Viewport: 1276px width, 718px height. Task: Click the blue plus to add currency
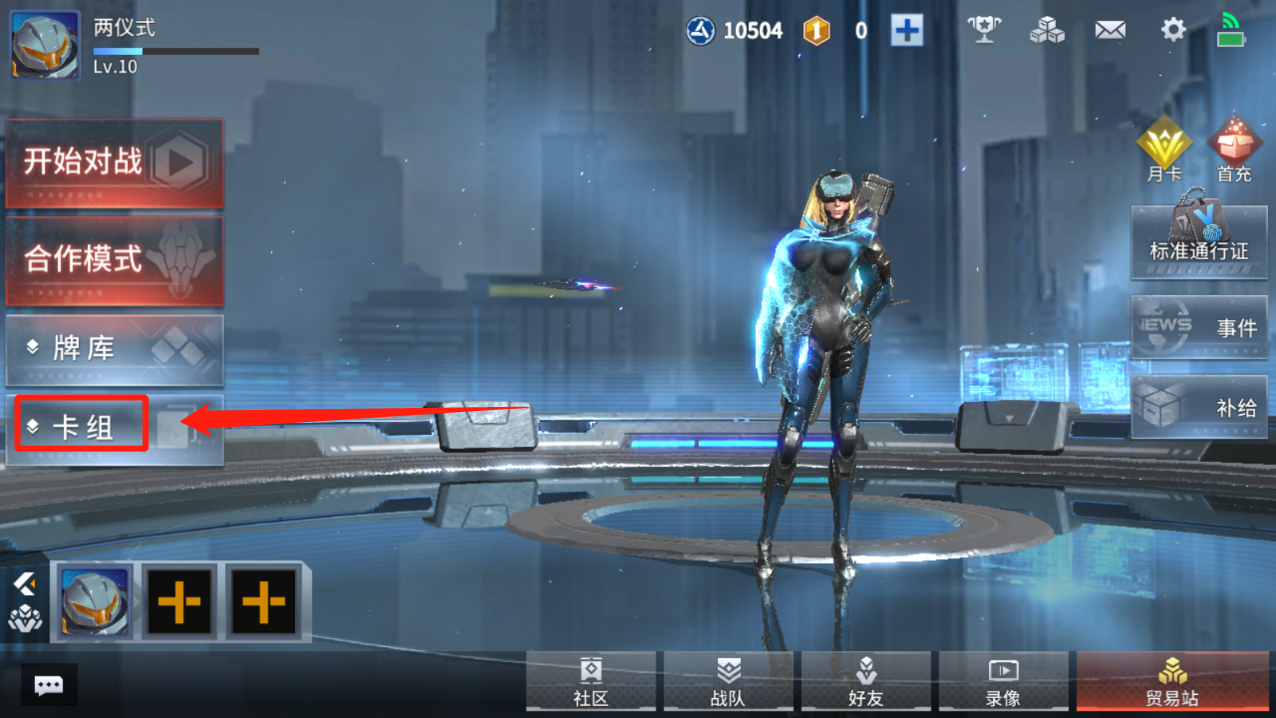pos(907,30)
